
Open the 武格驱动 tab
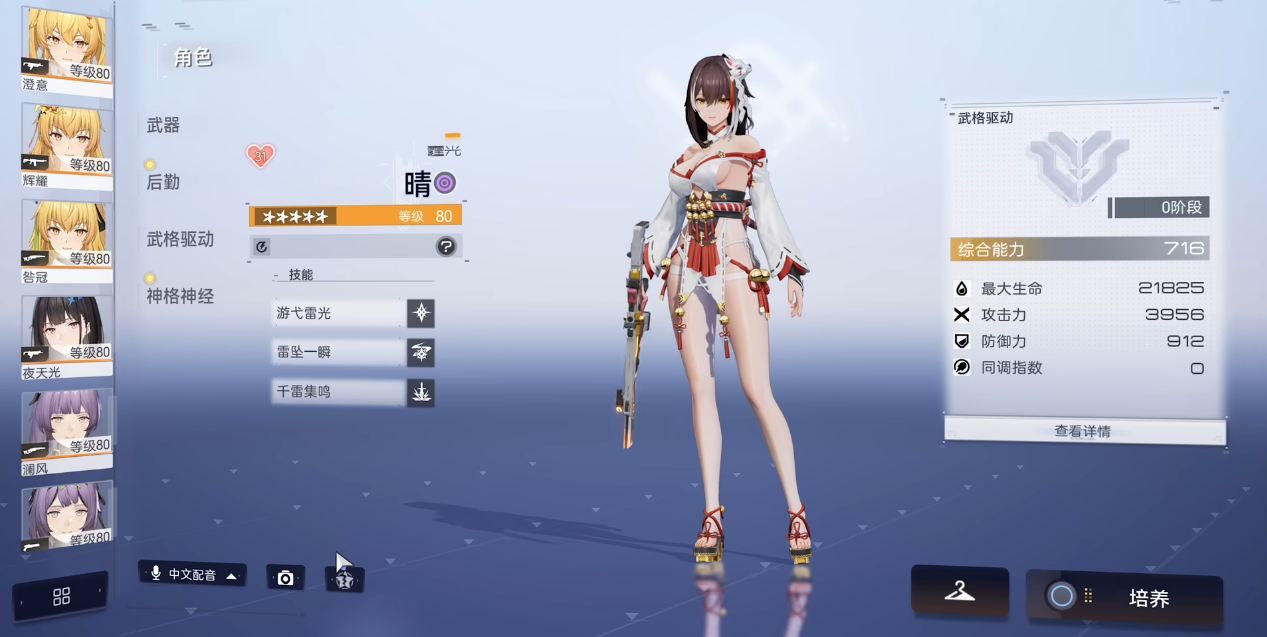(180, 239)
